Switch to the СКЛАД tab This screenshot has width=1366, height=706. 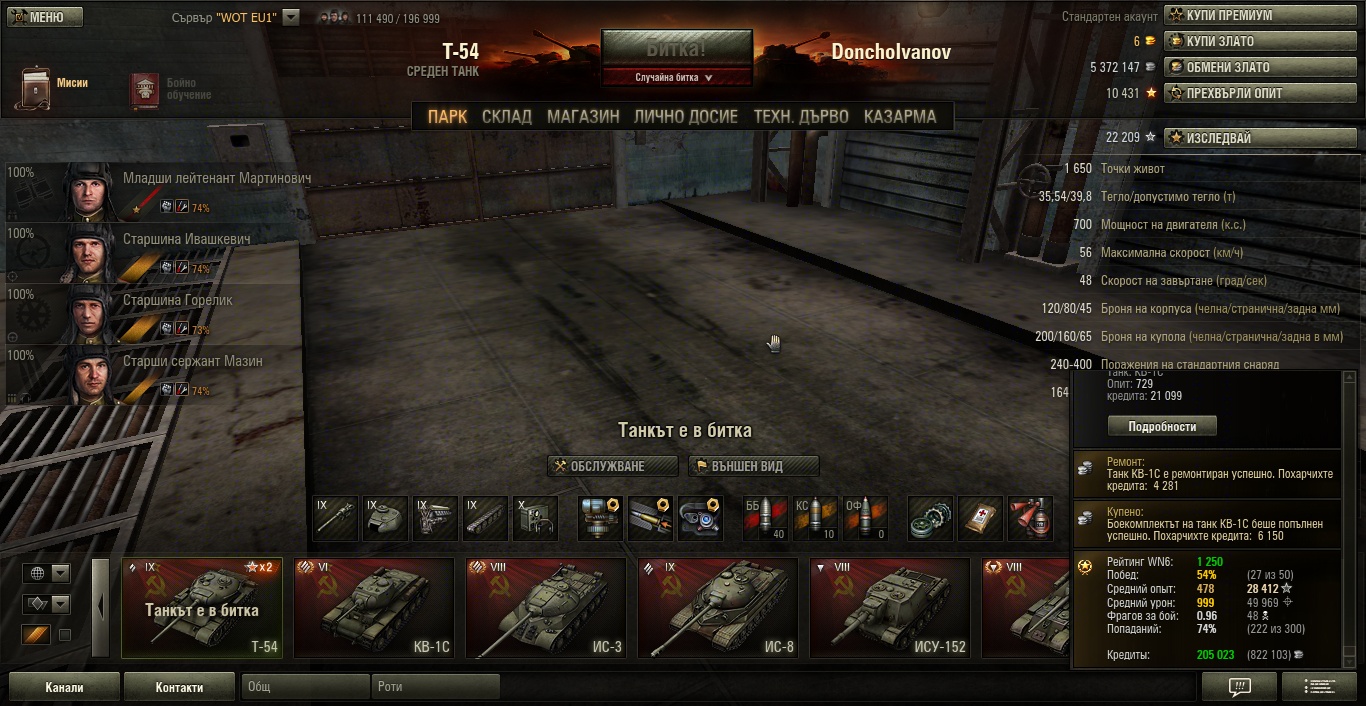click(506, 117)
